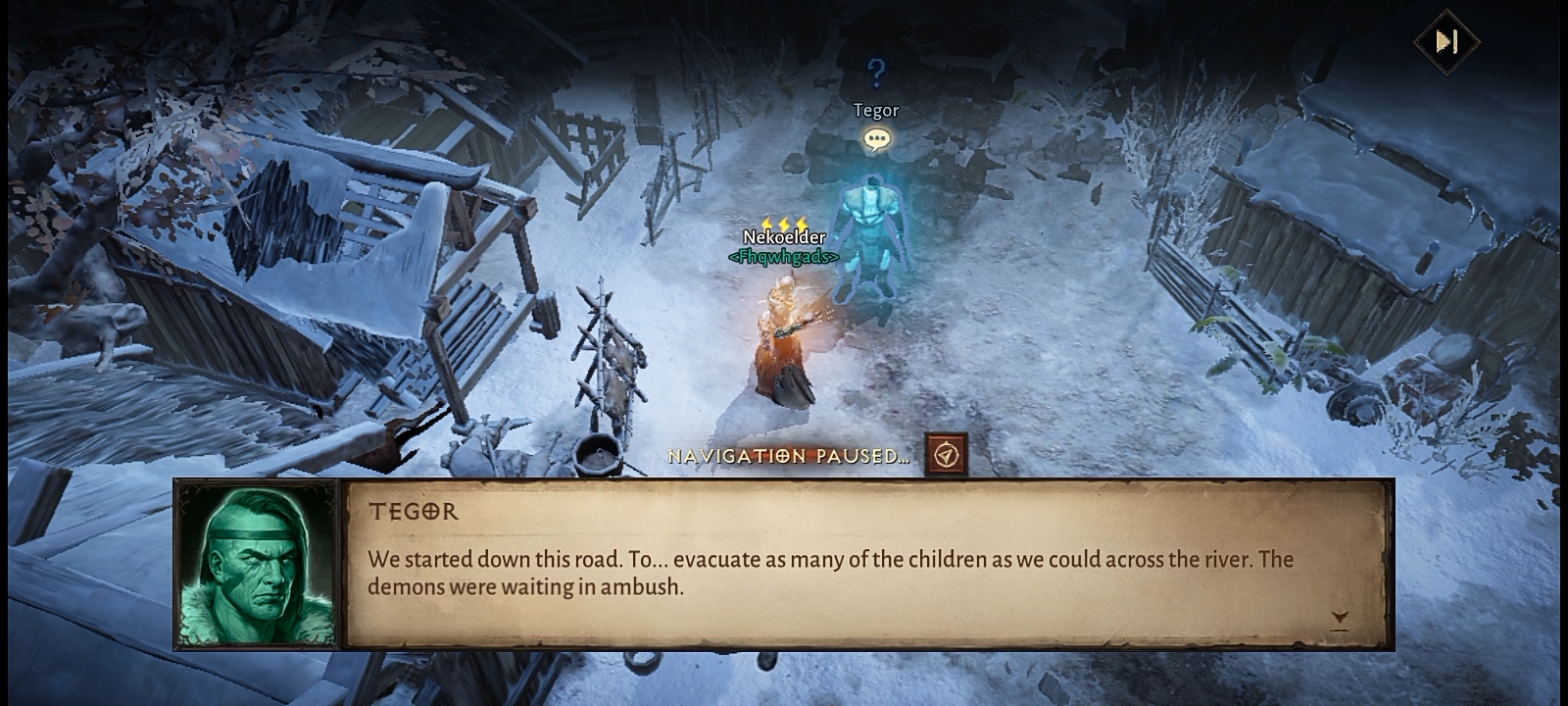Skip the dialogue cutscene
Image resolution: width=1568 pixels, height=706 pixels.
click(x=1446, y=41)
